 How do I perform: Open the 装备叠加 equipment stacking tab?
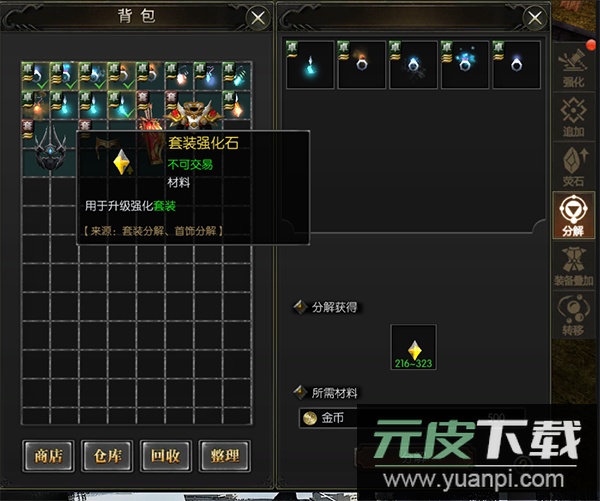[574, 266]
